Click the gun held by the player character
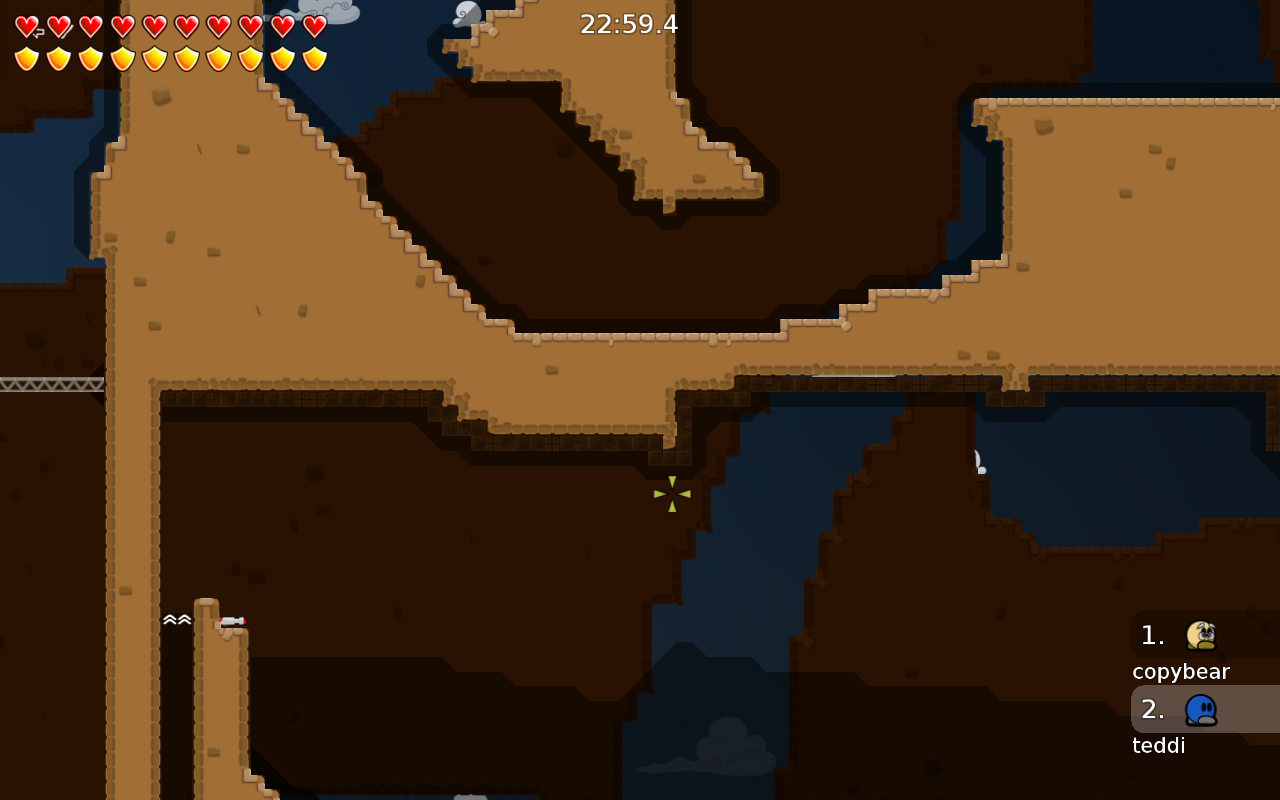Image resolution: width=1280 pixels, height=800 pixels. 233,620
